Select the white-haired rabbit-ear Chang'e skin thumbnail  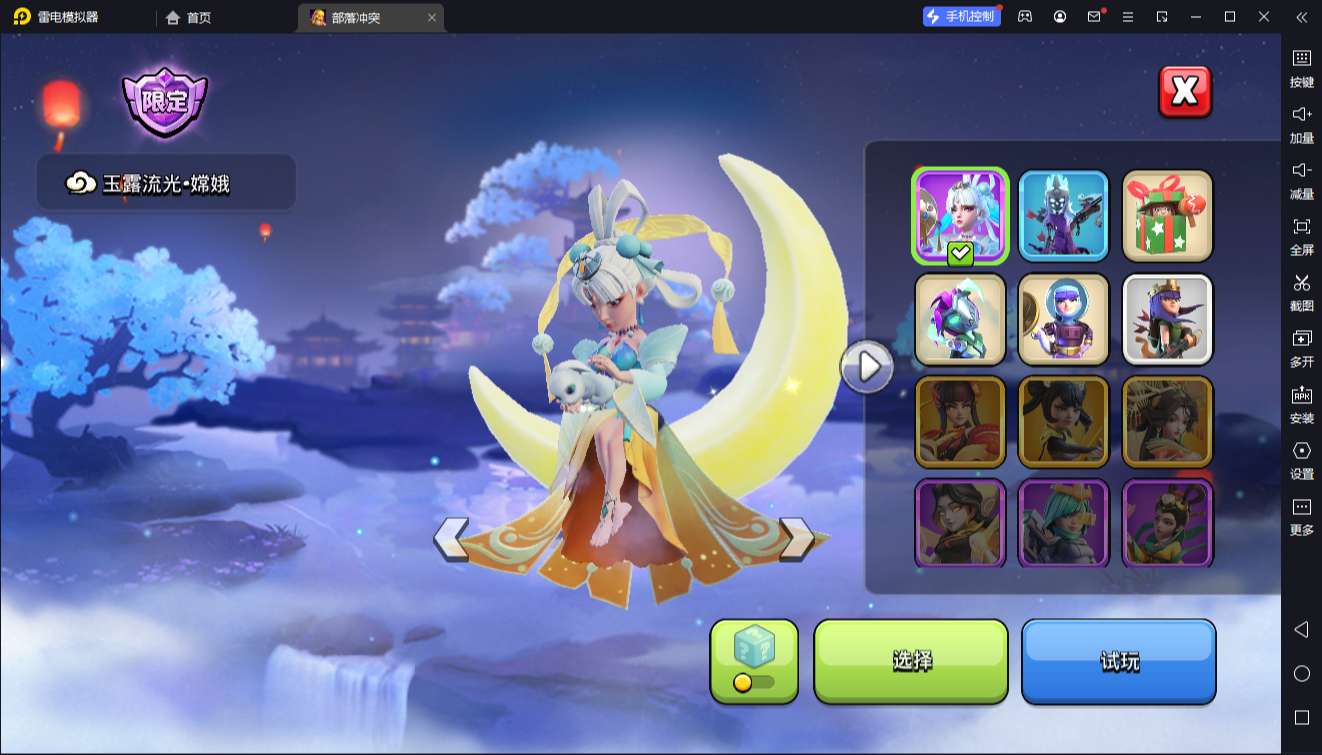(960, 215)
